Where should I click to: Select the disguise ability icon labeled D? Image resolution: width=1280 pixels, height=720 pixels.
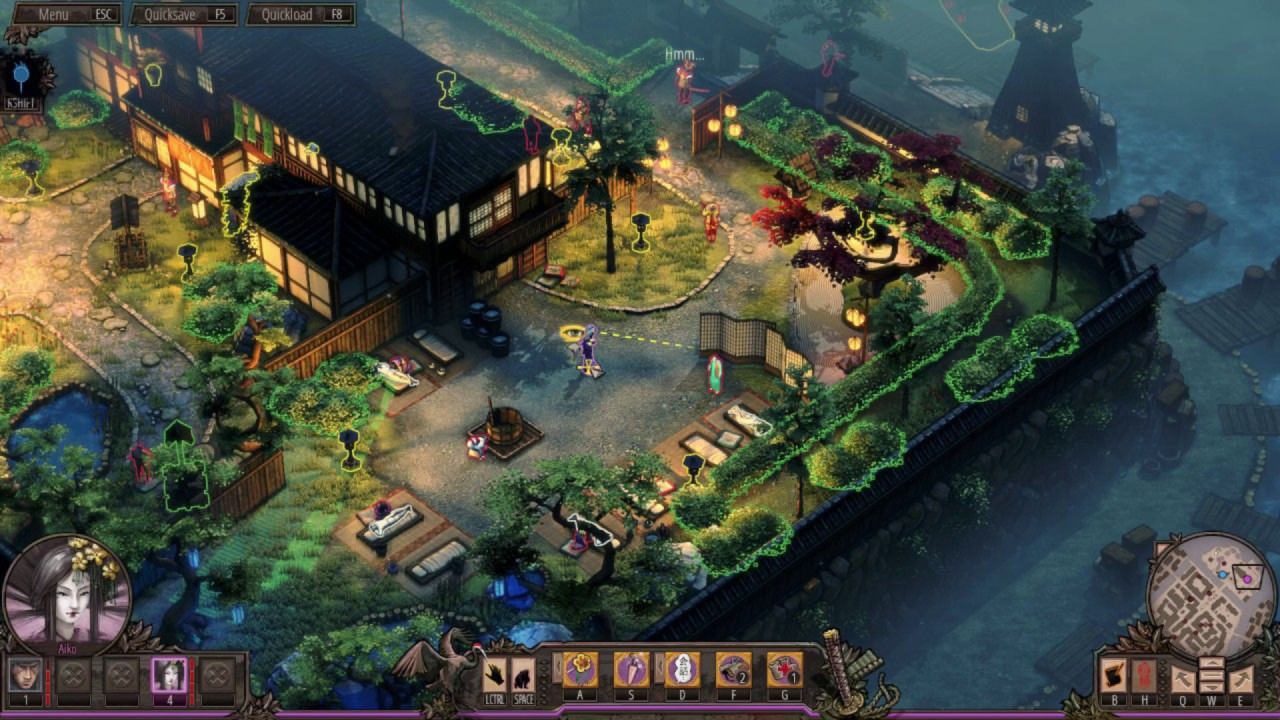tap(681, 669)
